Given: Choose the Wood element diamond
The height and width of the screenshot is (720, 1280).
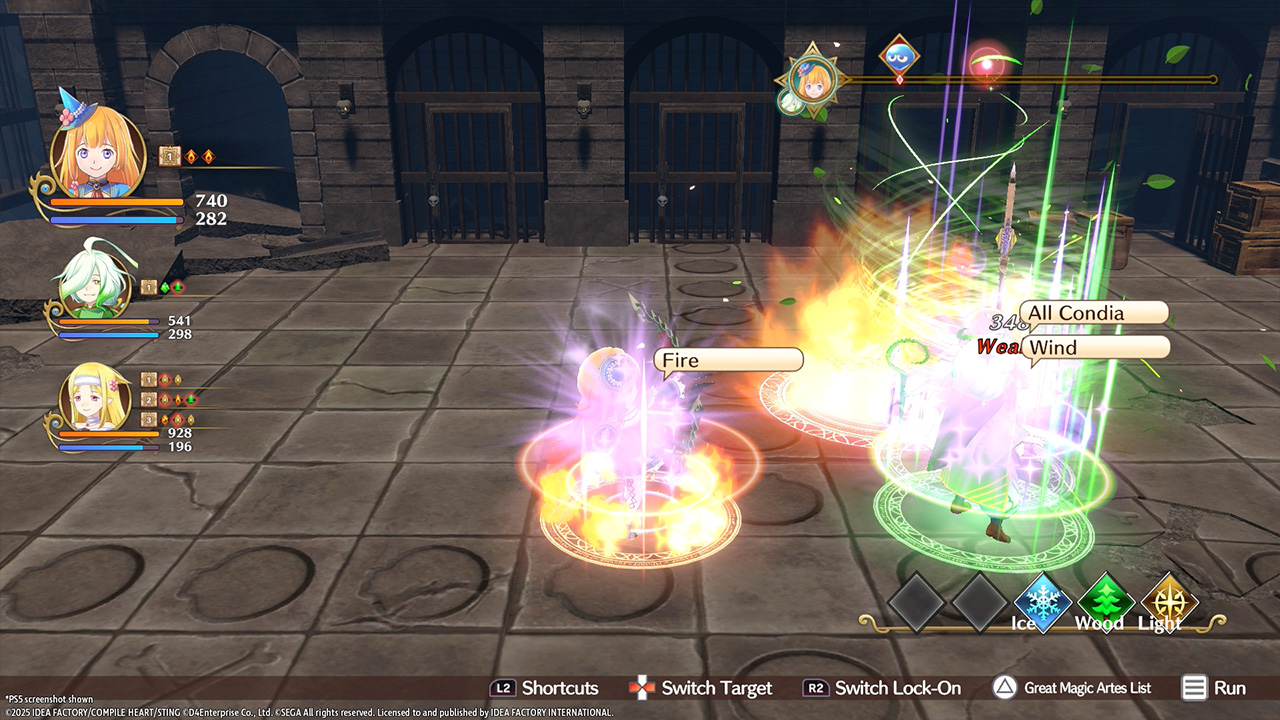Looking at the screenshot, I should point(1105,601).
